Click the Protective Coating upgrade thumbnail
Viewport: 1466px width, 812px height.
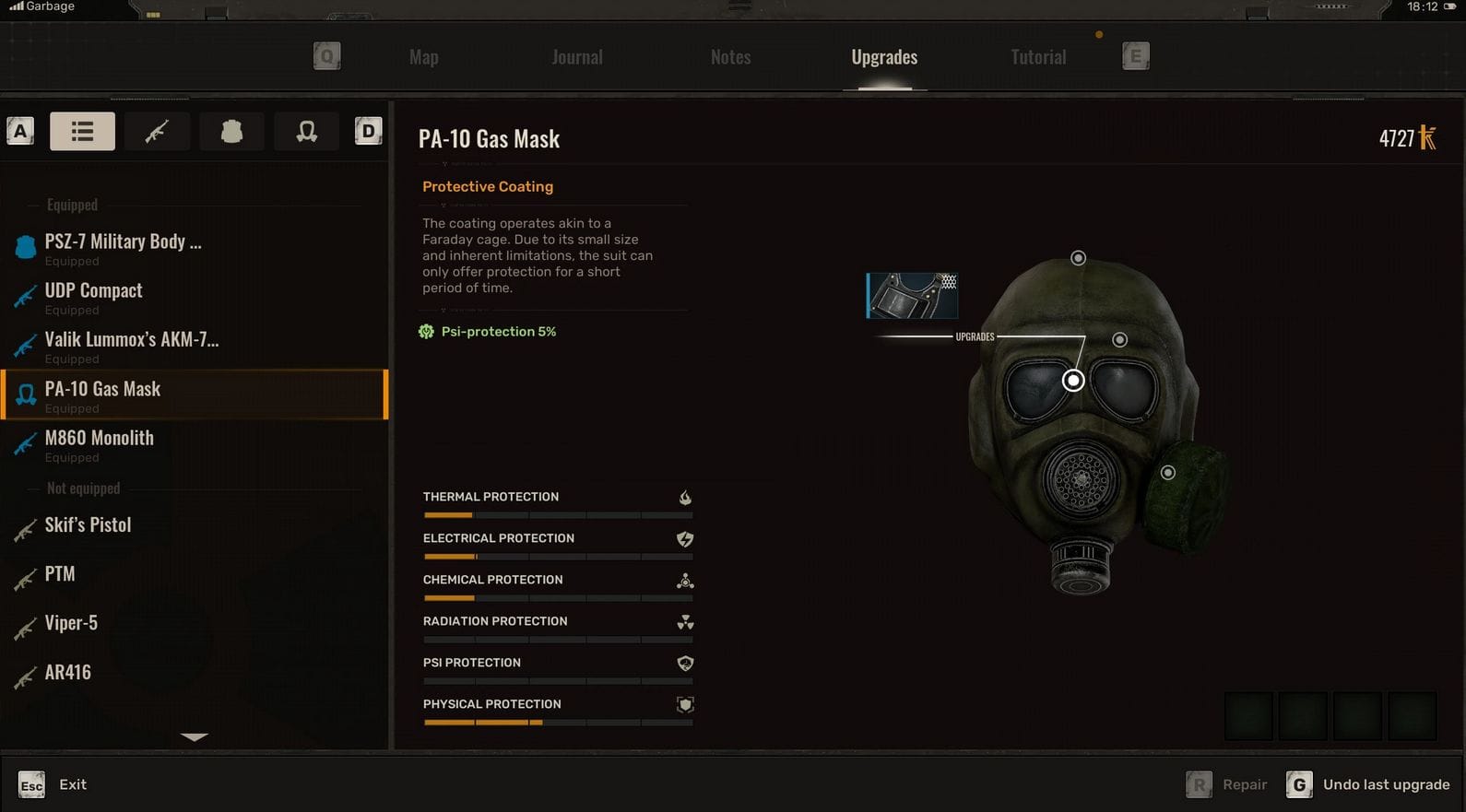912,296
